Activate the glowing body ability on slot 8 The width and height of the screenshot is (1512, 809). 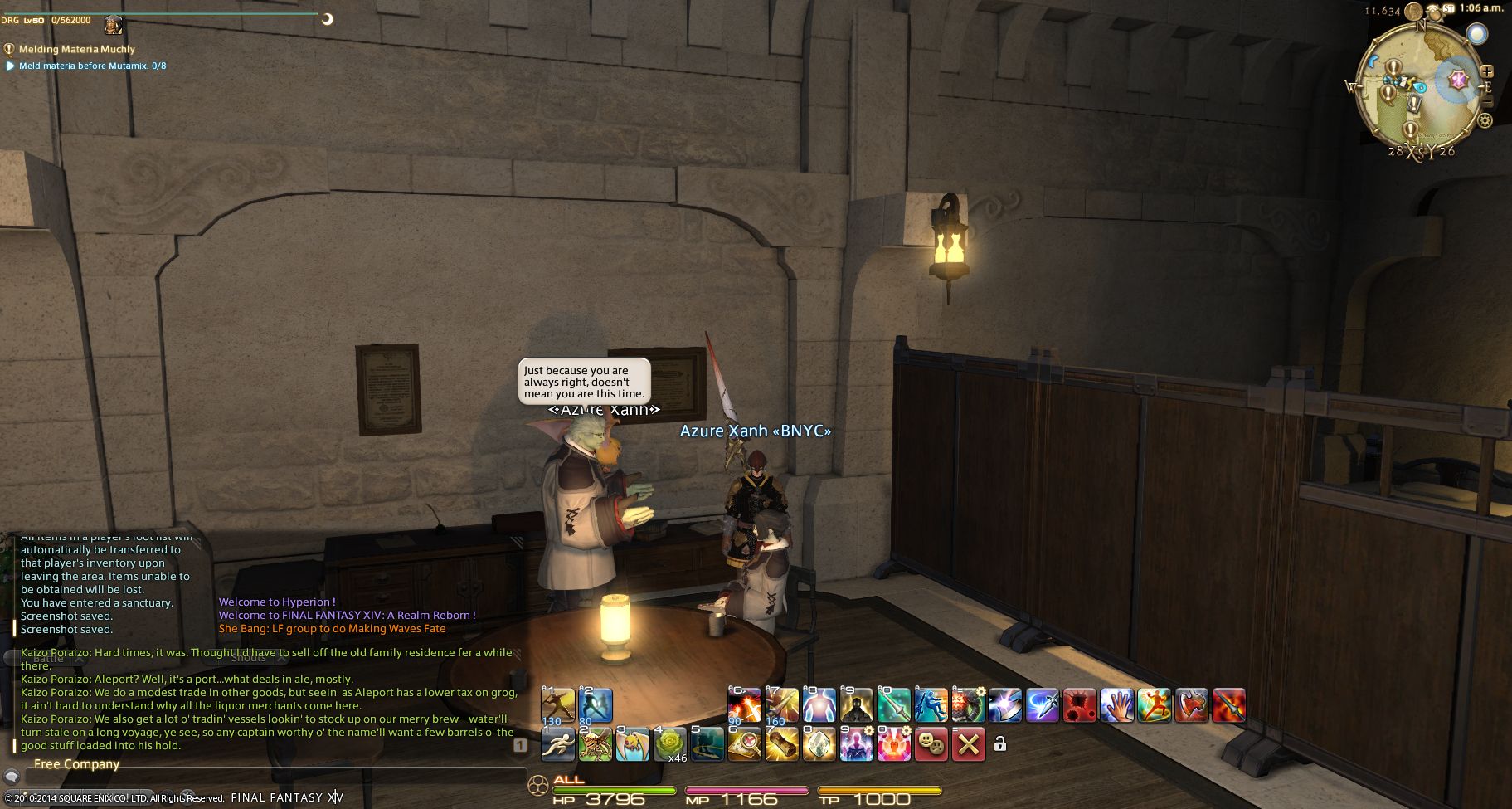click(819, 705)
